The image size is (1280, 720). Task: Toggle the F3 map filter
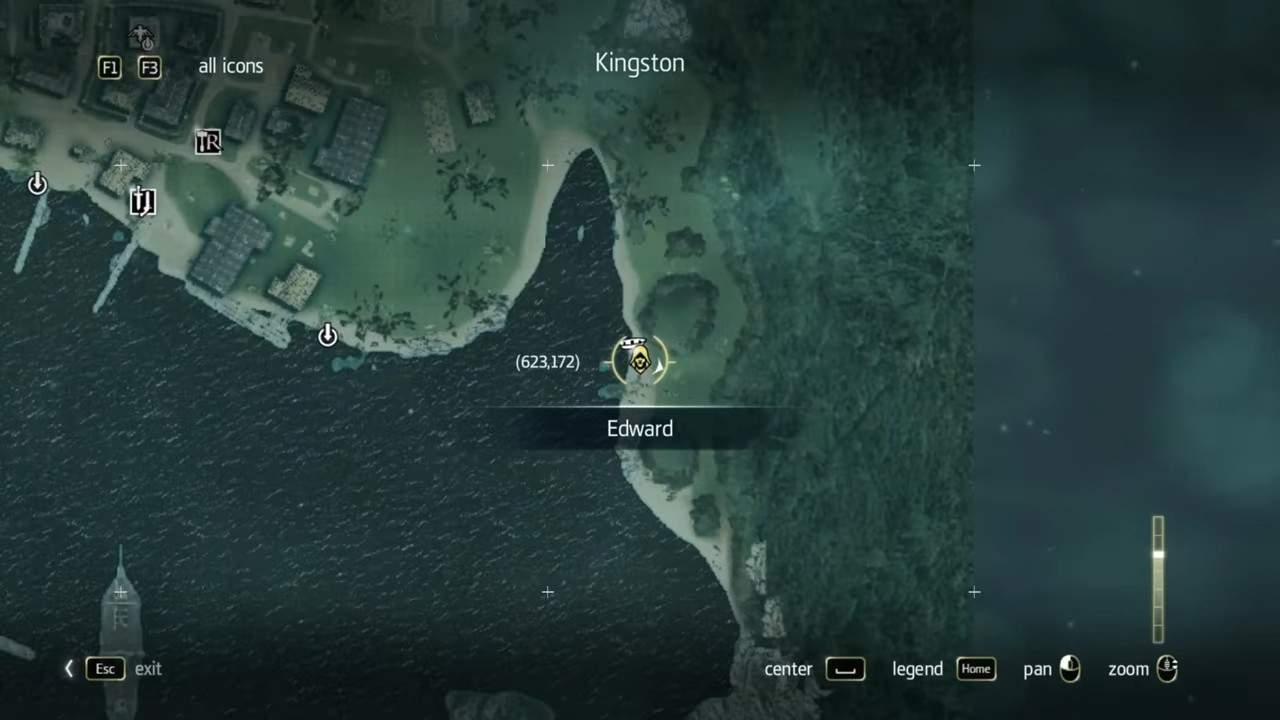(x=149, y=68)
